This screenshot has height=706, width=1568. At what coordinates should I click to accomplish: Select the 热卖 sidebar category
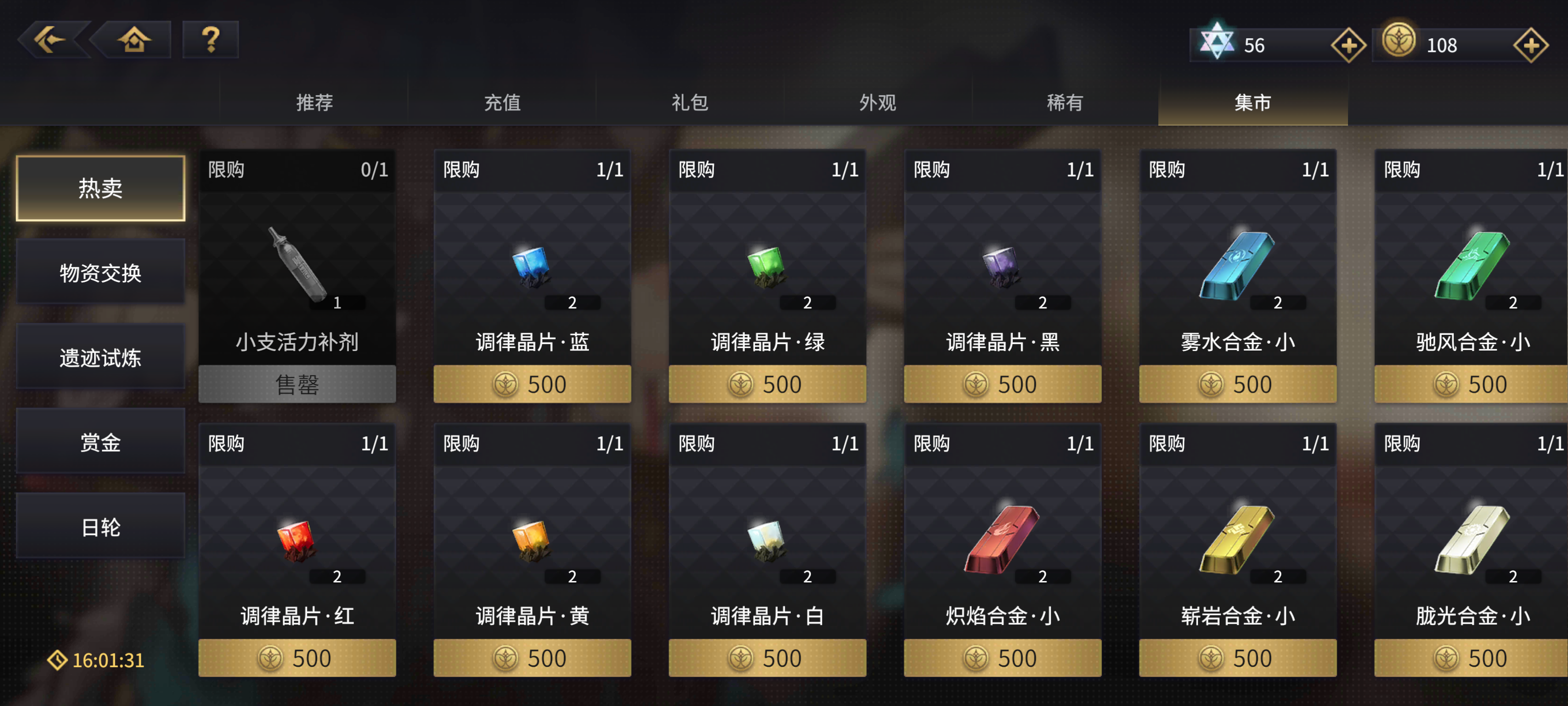point(101,189)
